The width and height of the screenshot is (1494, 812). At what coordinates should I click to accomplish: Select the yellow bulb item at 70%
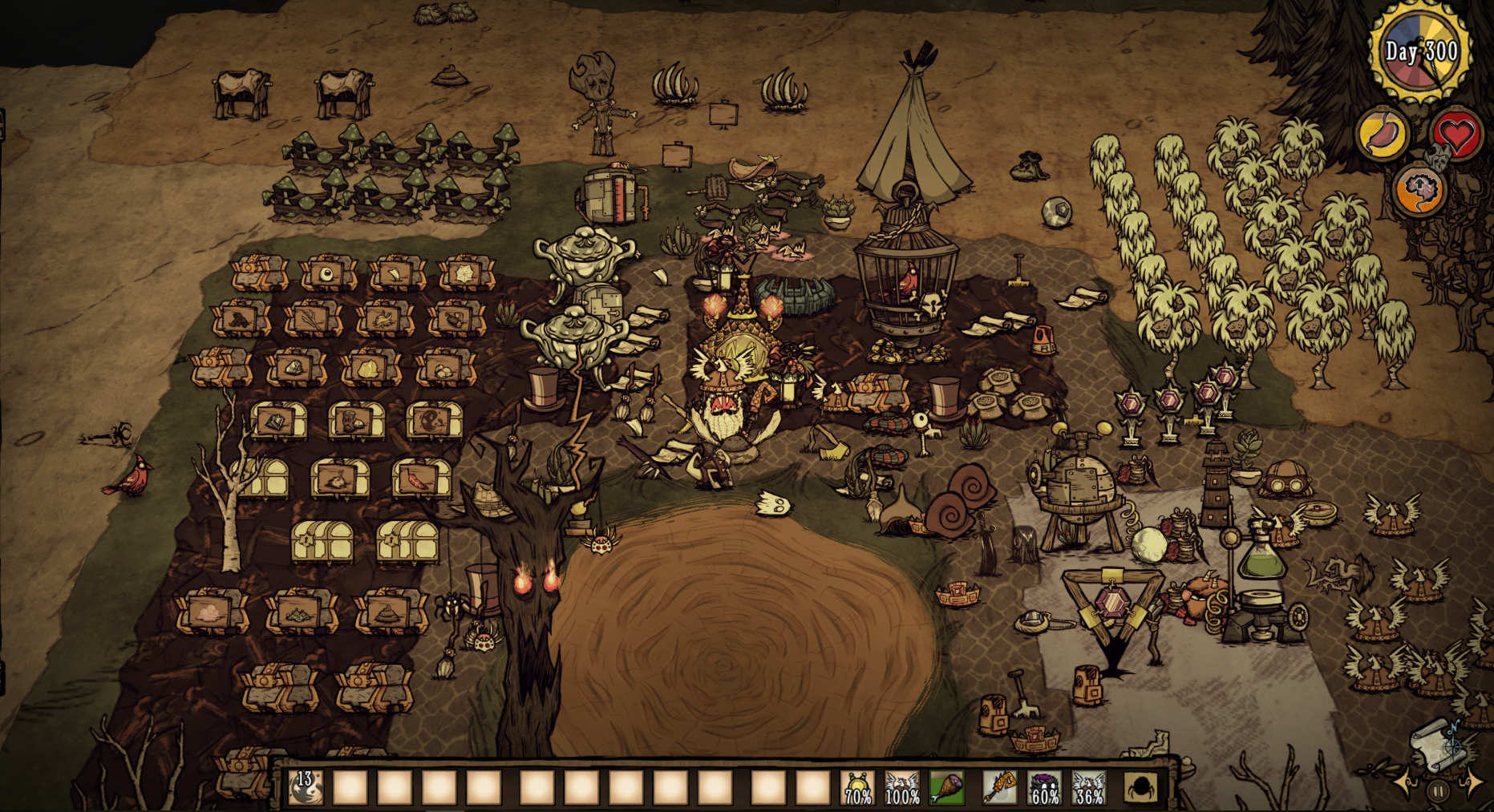[x=857, y=787]
